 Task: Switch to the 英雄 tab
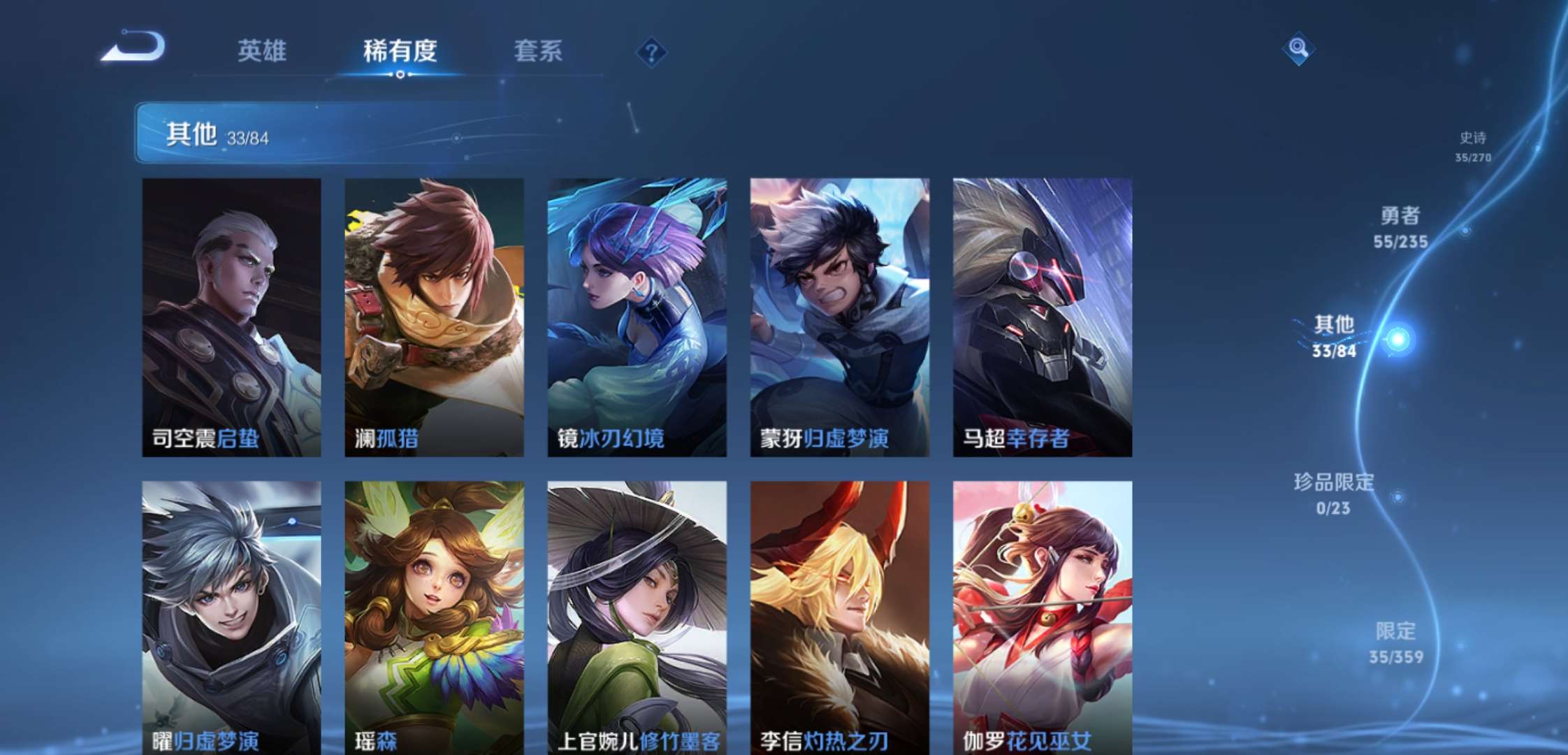pos(264,50)
